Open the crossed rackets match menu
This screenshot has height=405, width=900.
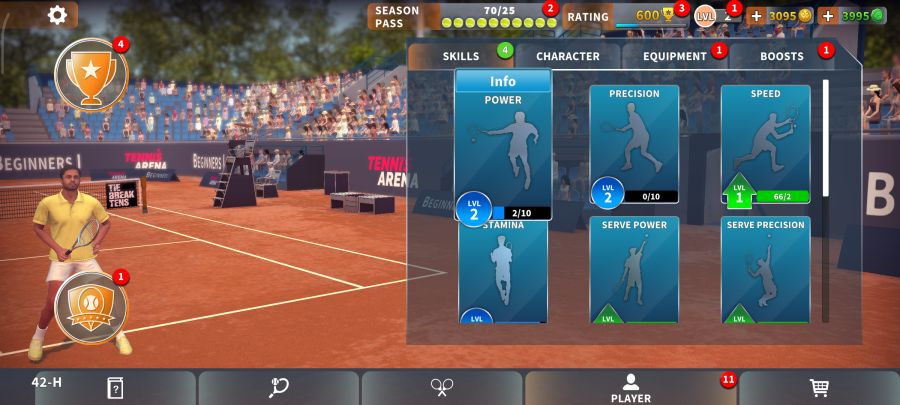click(x=442, y=388)
